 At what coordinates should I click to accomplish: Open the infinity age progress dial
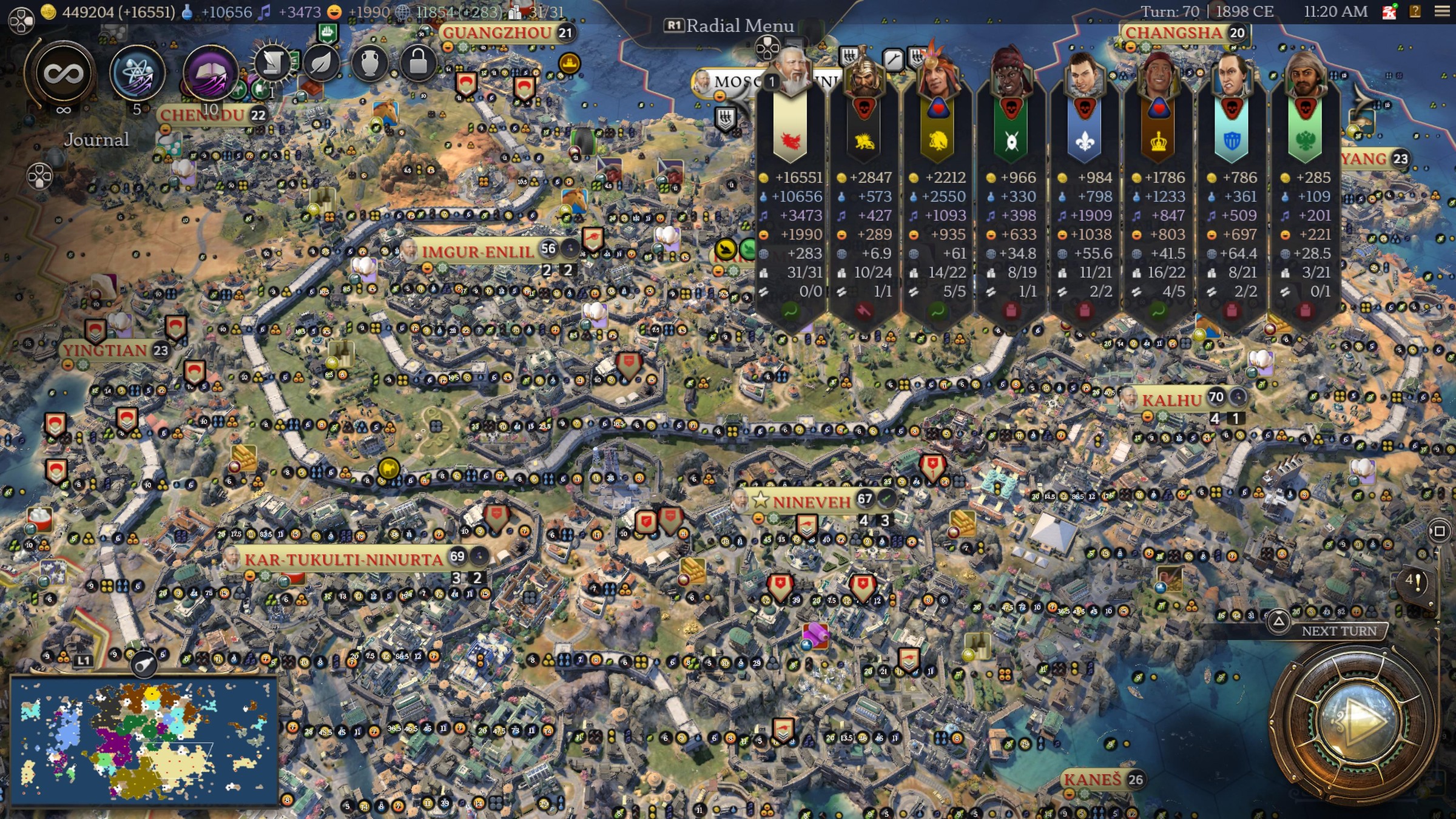[63, 74]
